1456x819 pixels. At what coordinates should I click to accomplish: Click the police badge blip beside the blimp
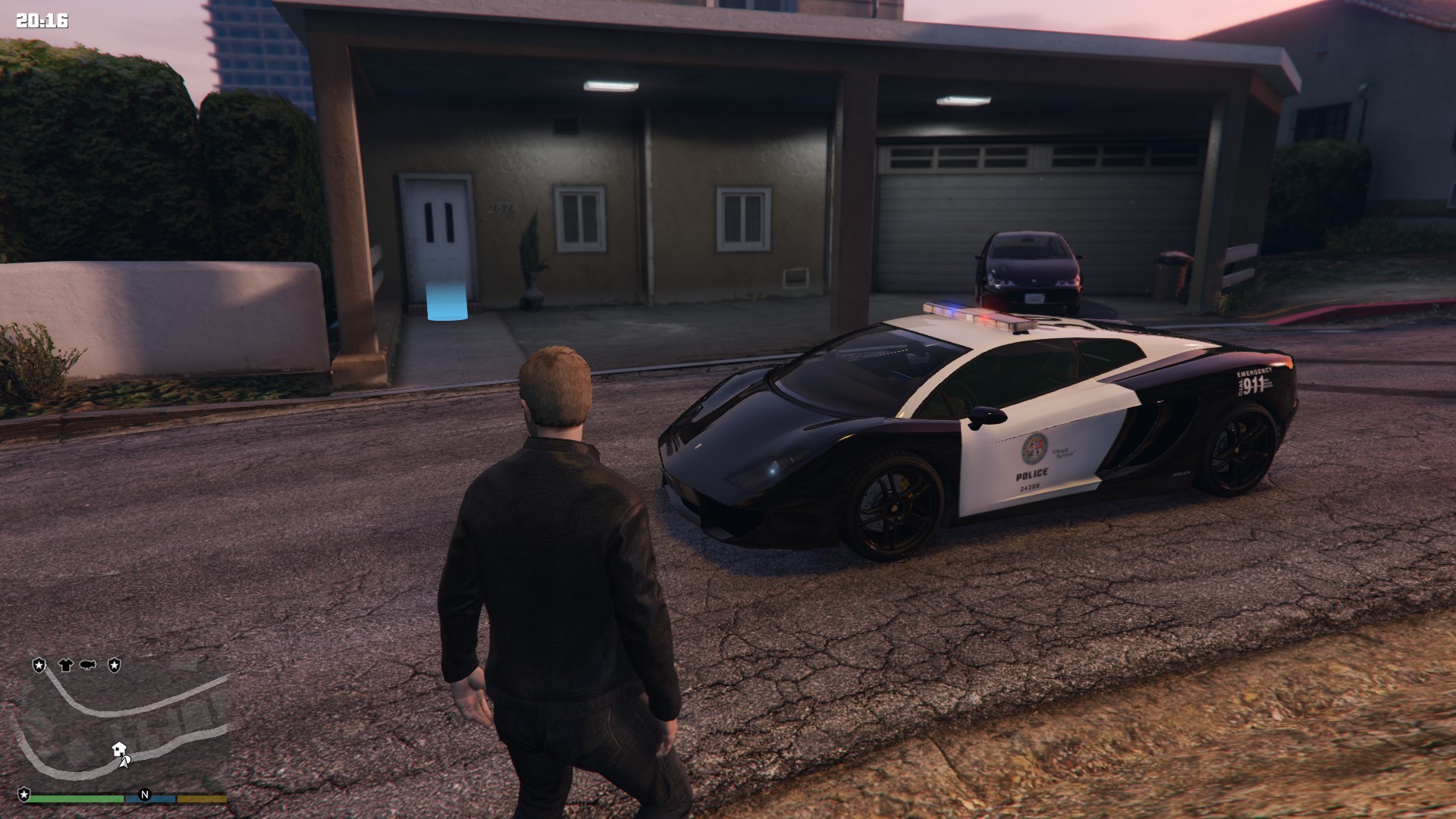click(x=115, y=665)
